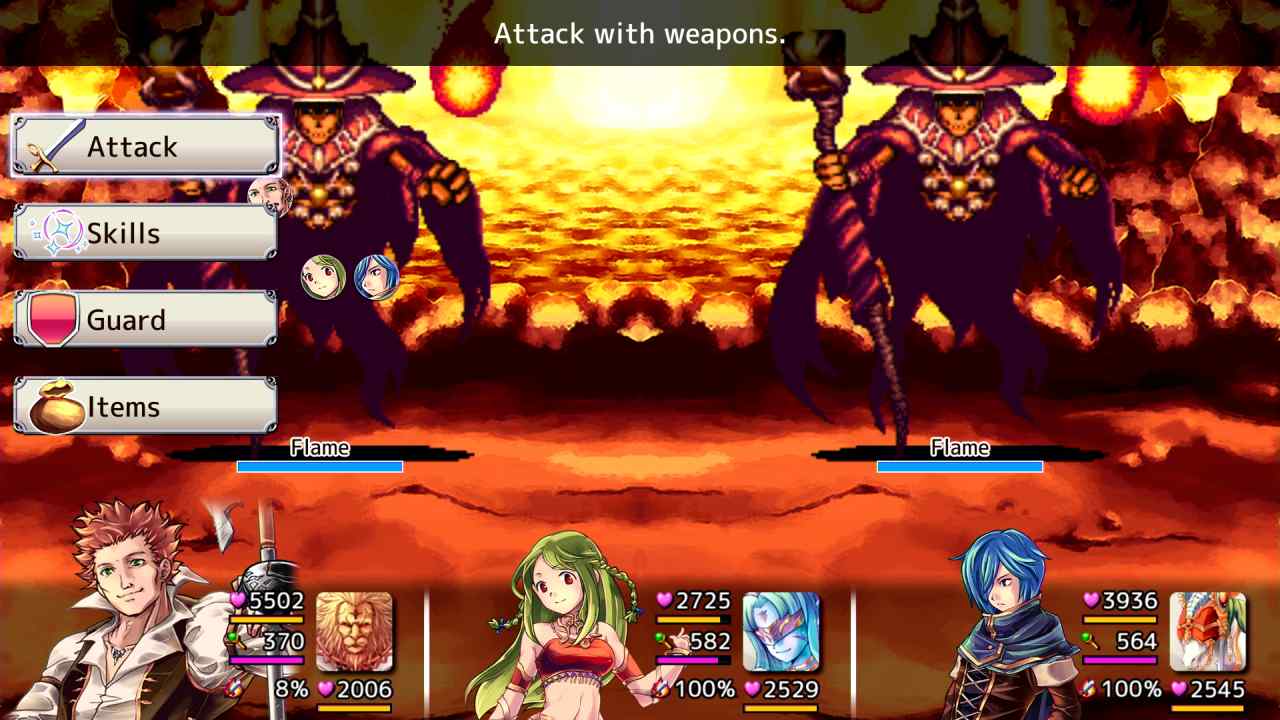
Task: Click the red shield icon beside Guard
Action: (55, 319)
